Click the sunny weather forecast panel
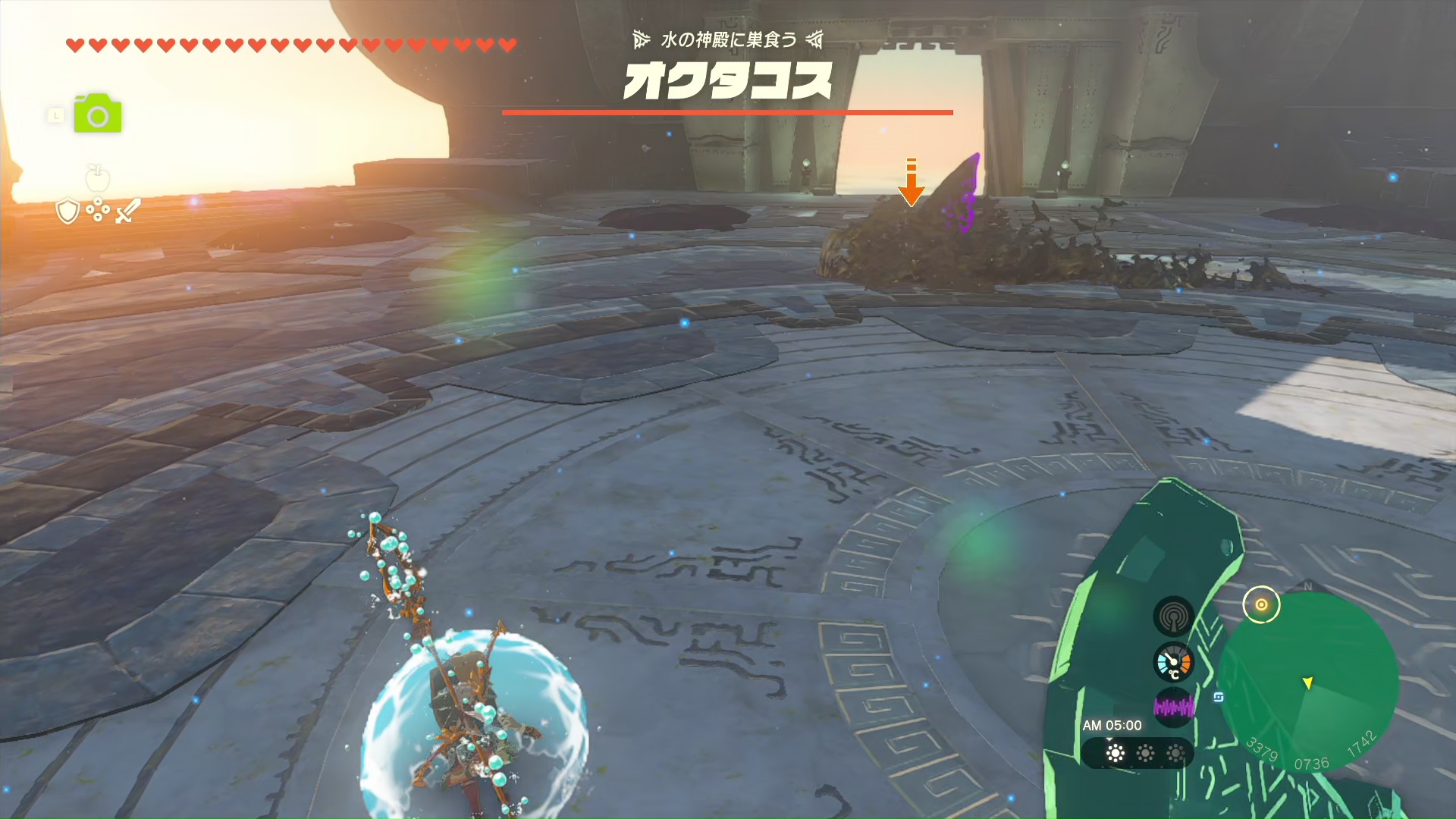The width and height of the screenshot is (1456, 819). coord(1137,753)
